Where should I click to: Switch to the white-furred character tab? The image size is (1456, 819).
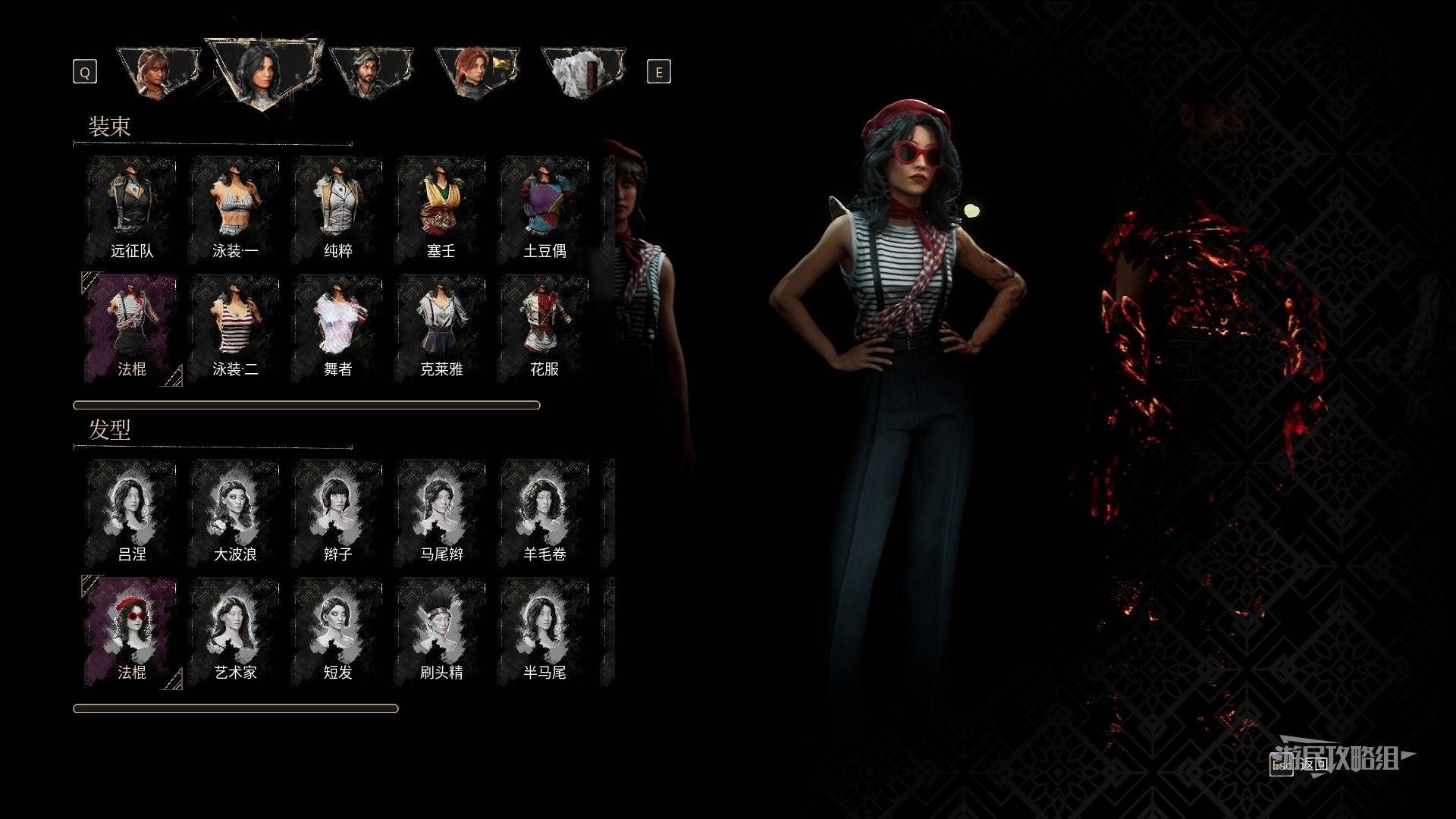click(582, 72)
